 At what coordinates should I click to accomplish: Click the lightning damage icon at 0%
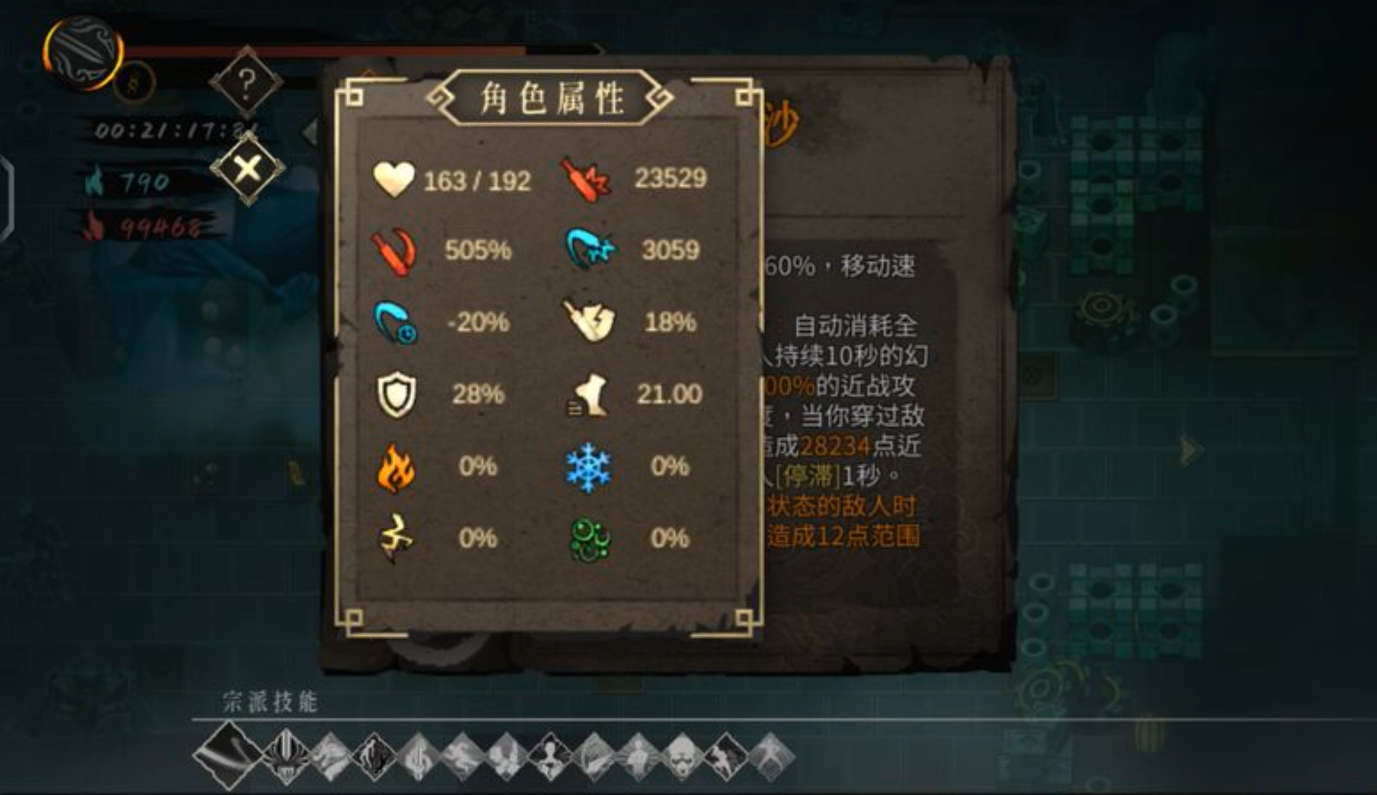point(397,537)
